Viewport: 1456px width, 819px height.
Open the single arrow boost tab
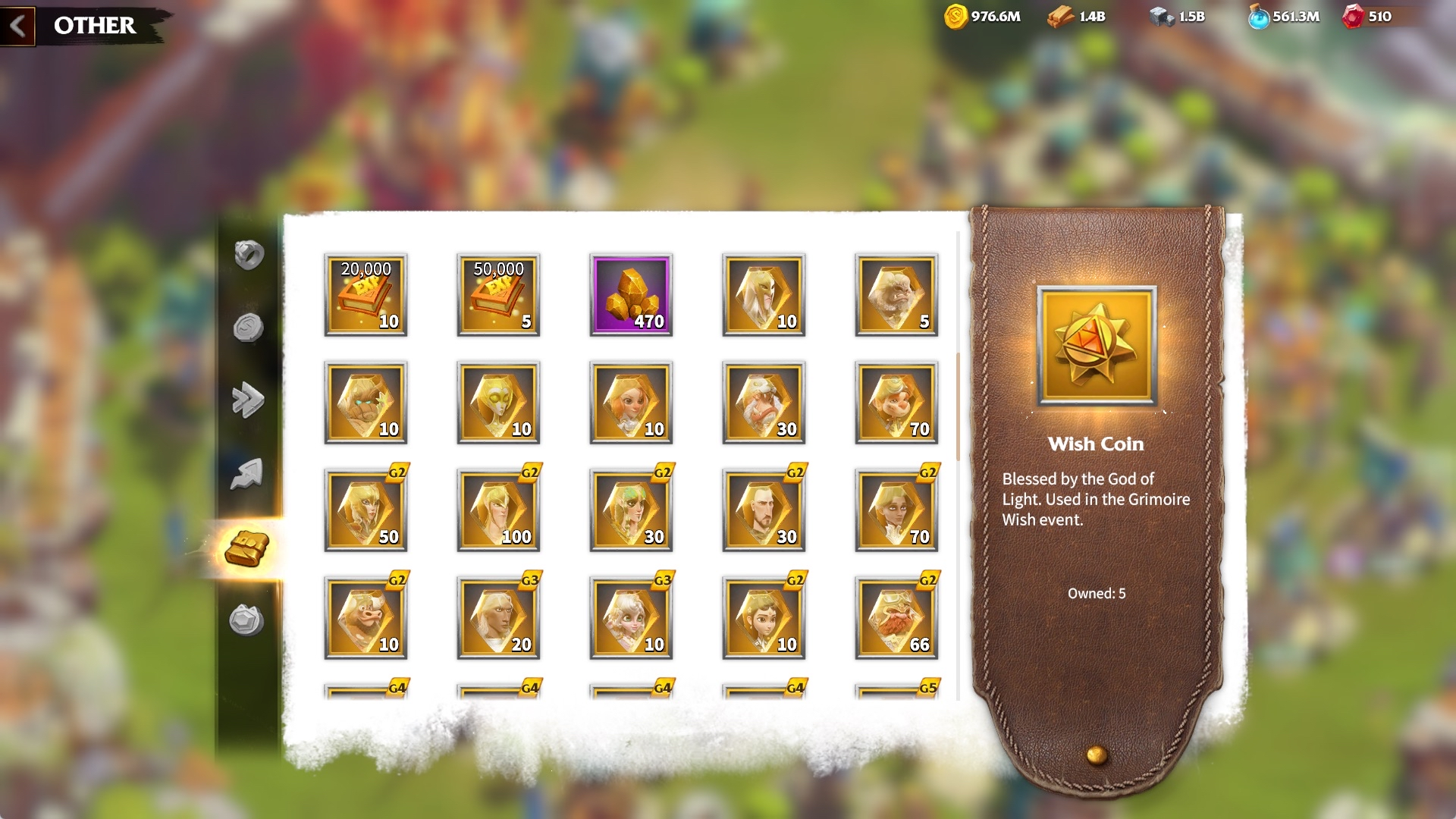pos(247,474)
